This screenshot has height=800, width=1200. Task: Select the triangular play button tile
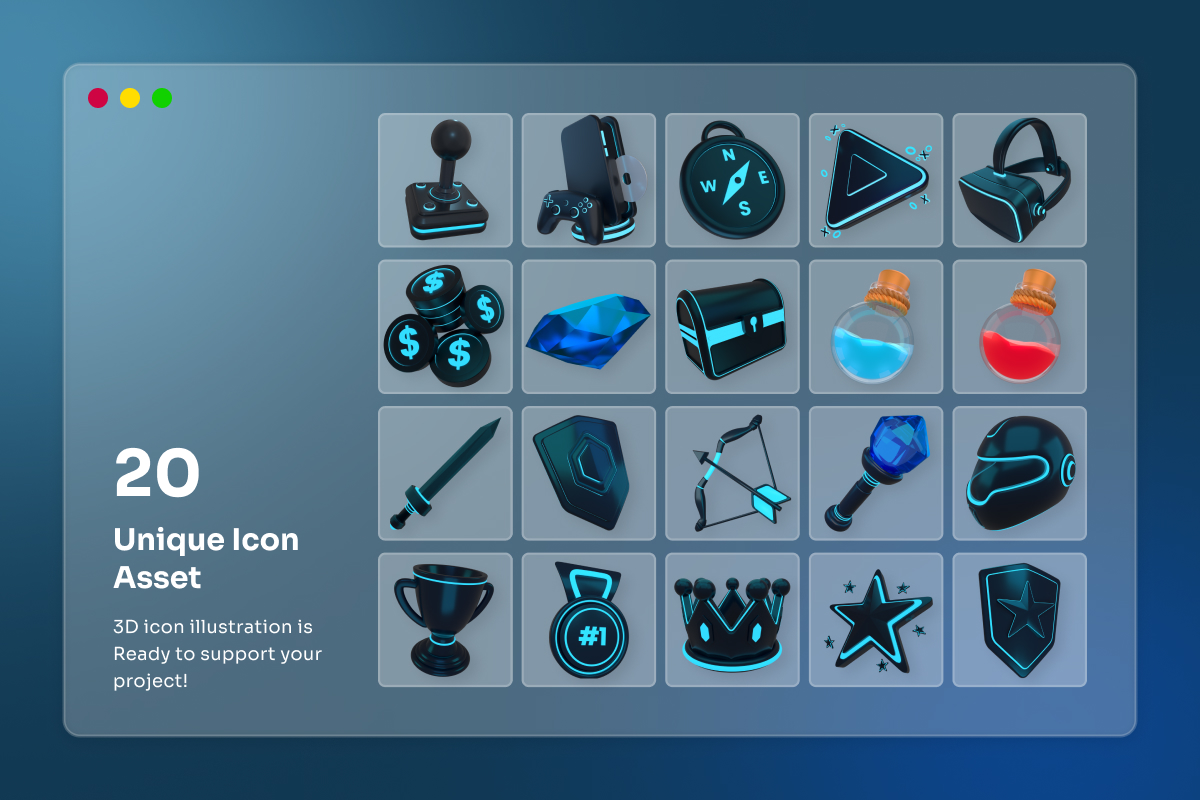pyautogui.click(x=875, y=180)
